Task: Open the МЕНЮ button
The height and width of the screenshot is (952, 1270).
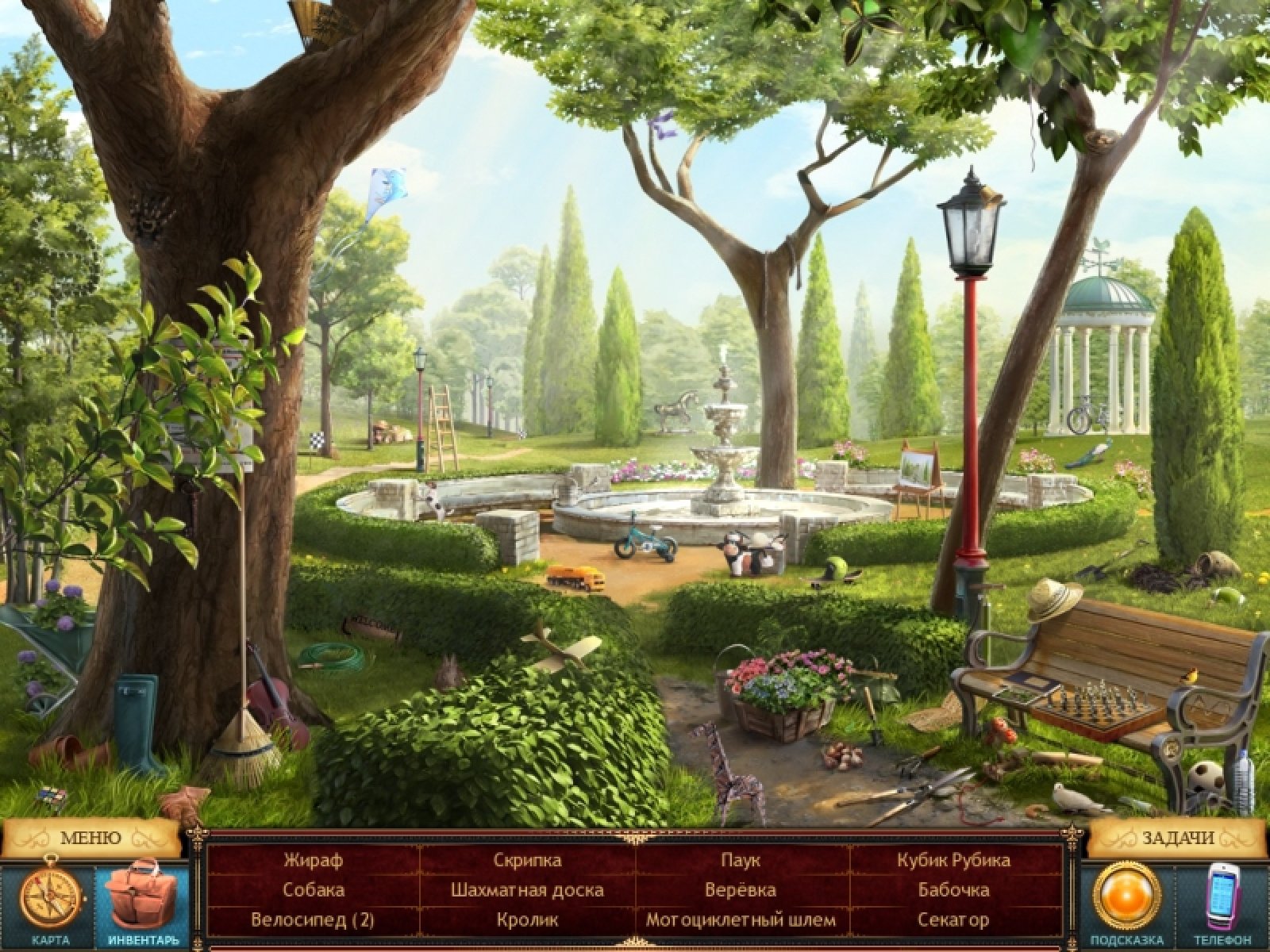Action: click(x=90, y=838)
